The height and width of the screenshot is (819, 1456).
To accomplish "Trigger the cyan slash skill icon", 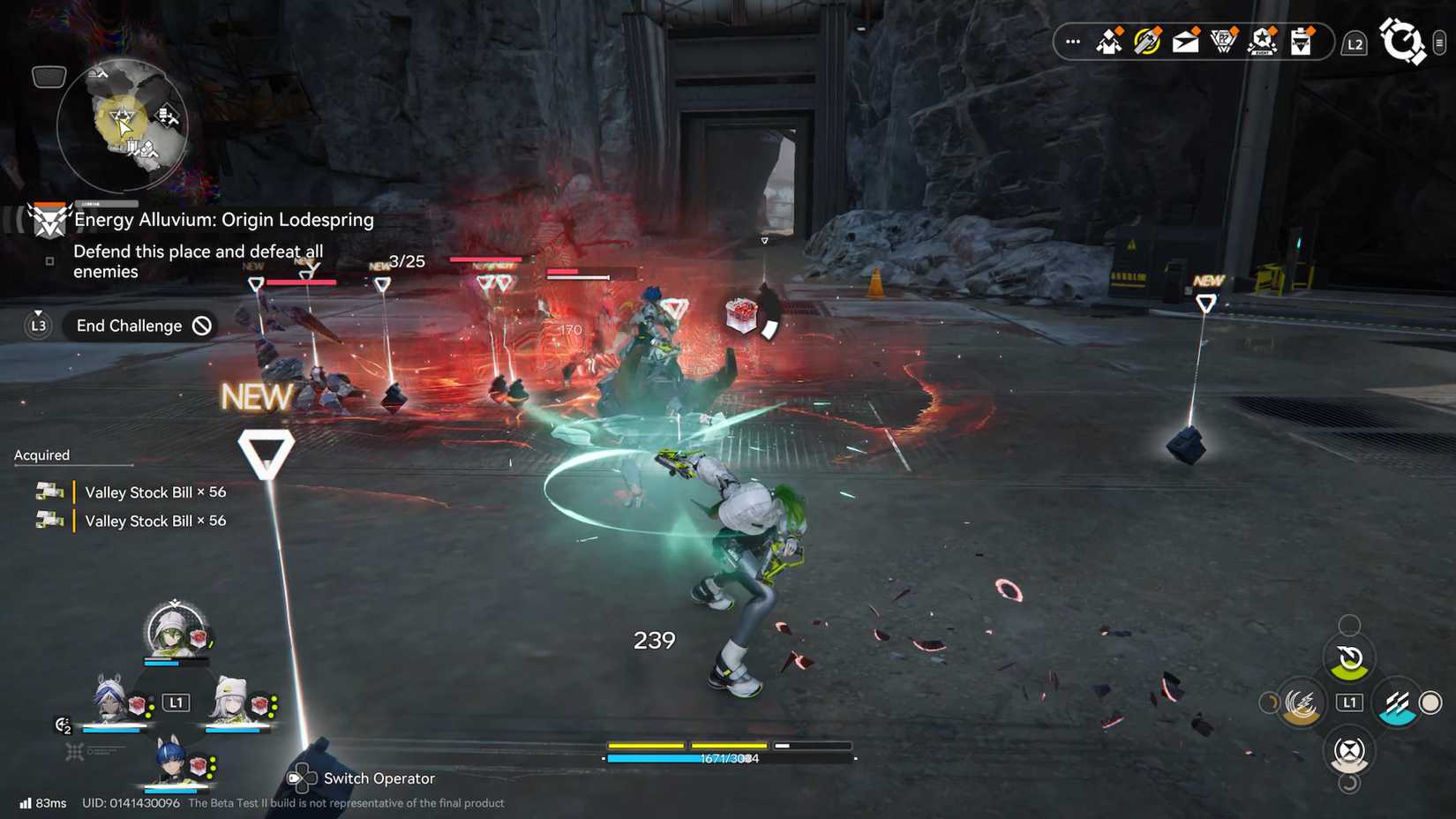I will point(1397,703).
